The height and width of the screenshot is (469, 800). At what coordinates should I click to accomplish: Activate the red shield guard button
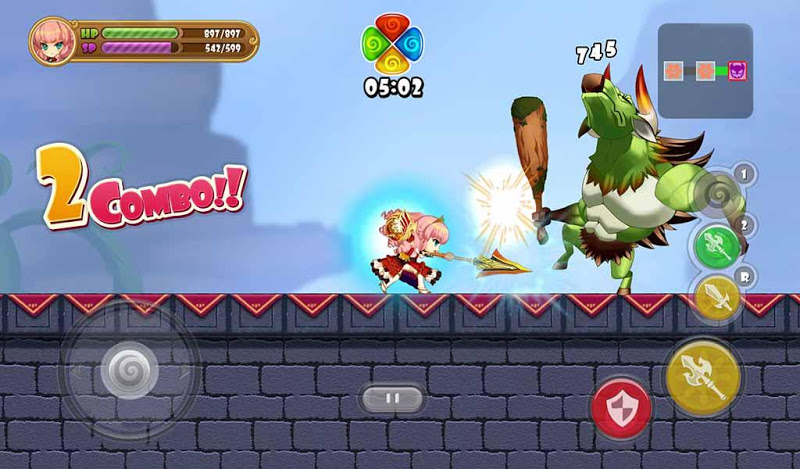pos(621,407)
